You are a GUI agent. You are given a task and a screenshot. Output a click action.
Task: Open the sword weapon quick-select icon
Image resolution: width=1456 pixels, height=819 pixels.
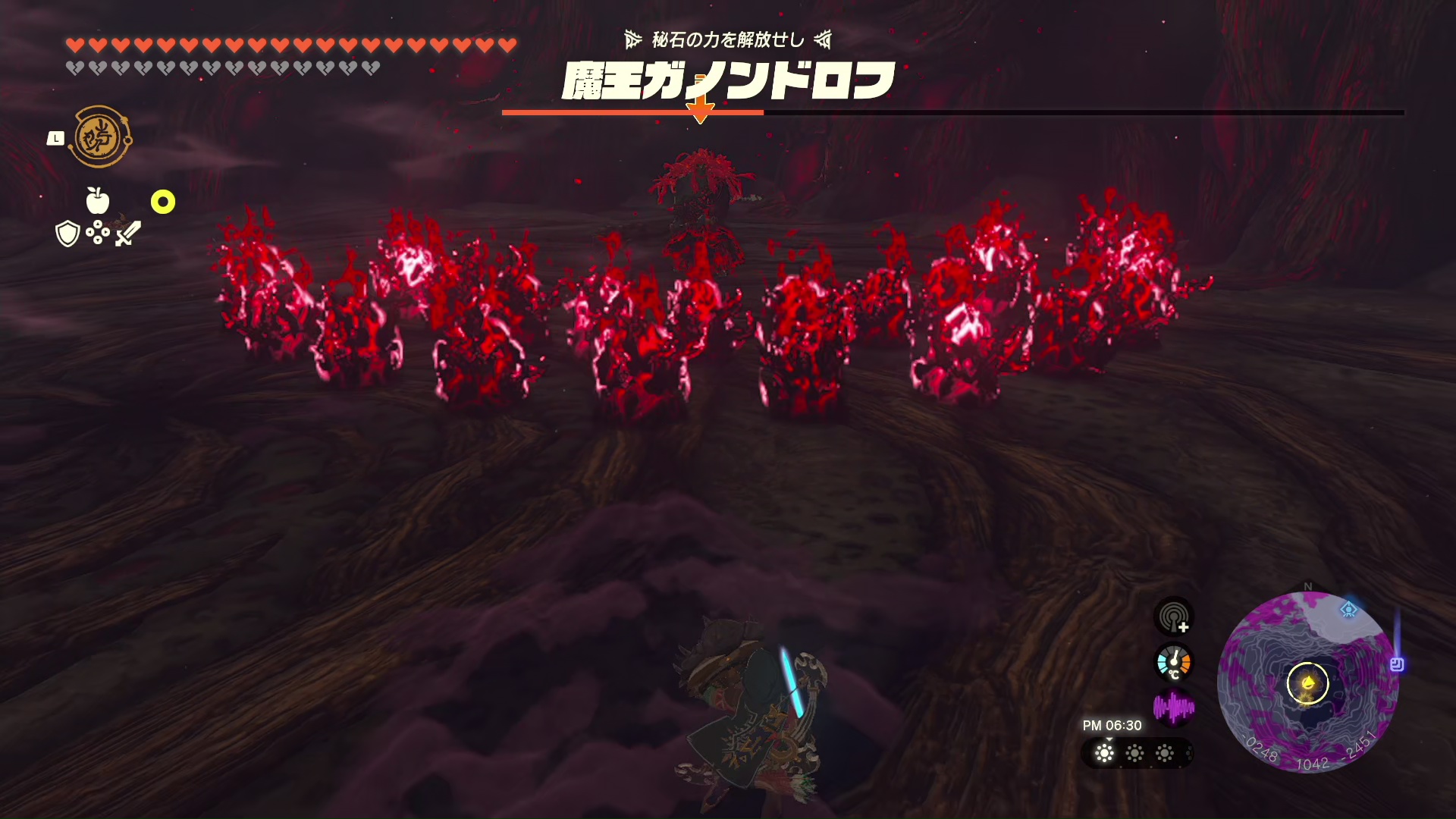coord(128,233)
